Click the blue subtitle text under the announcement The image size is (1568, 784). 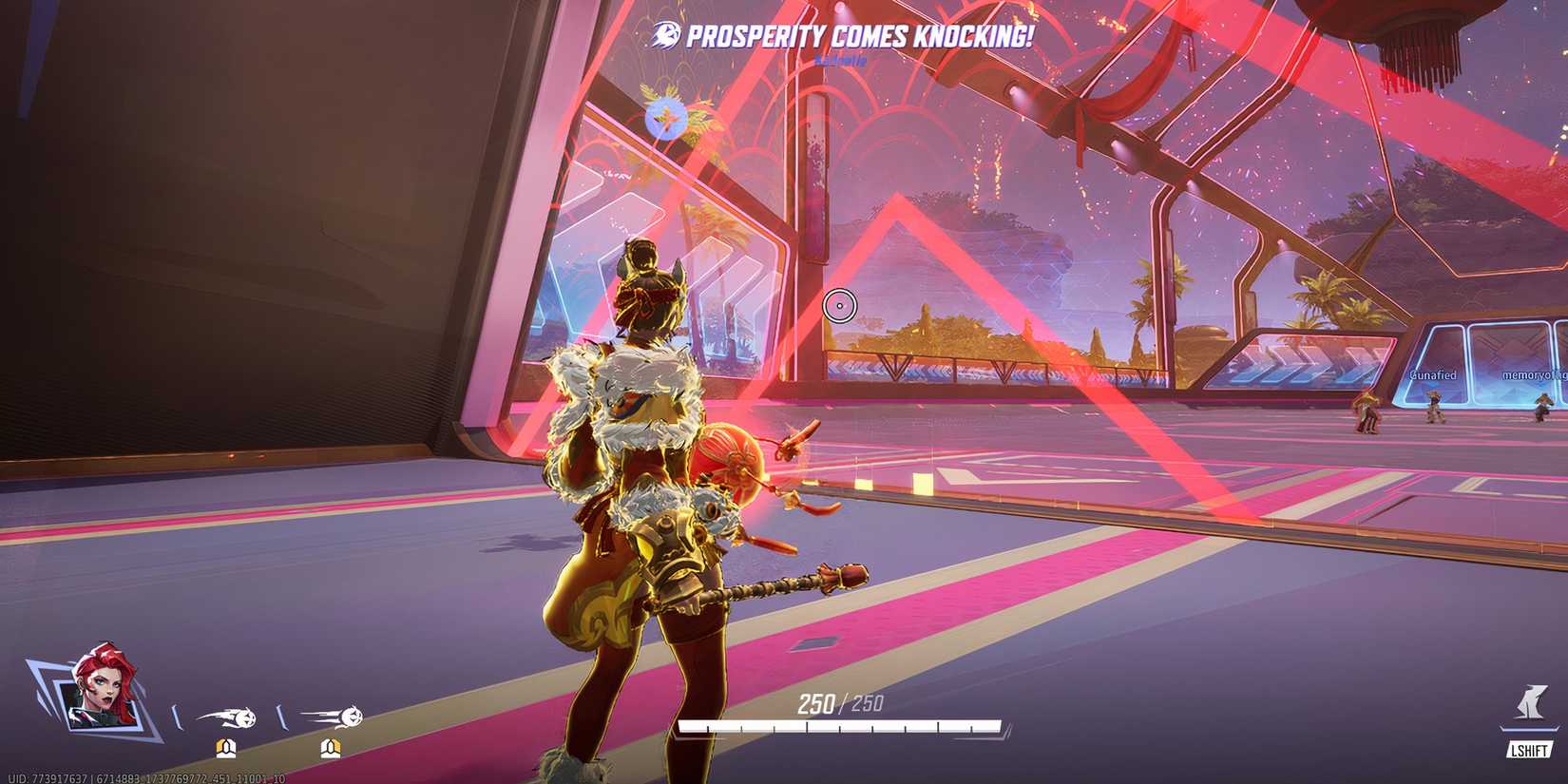841,59
